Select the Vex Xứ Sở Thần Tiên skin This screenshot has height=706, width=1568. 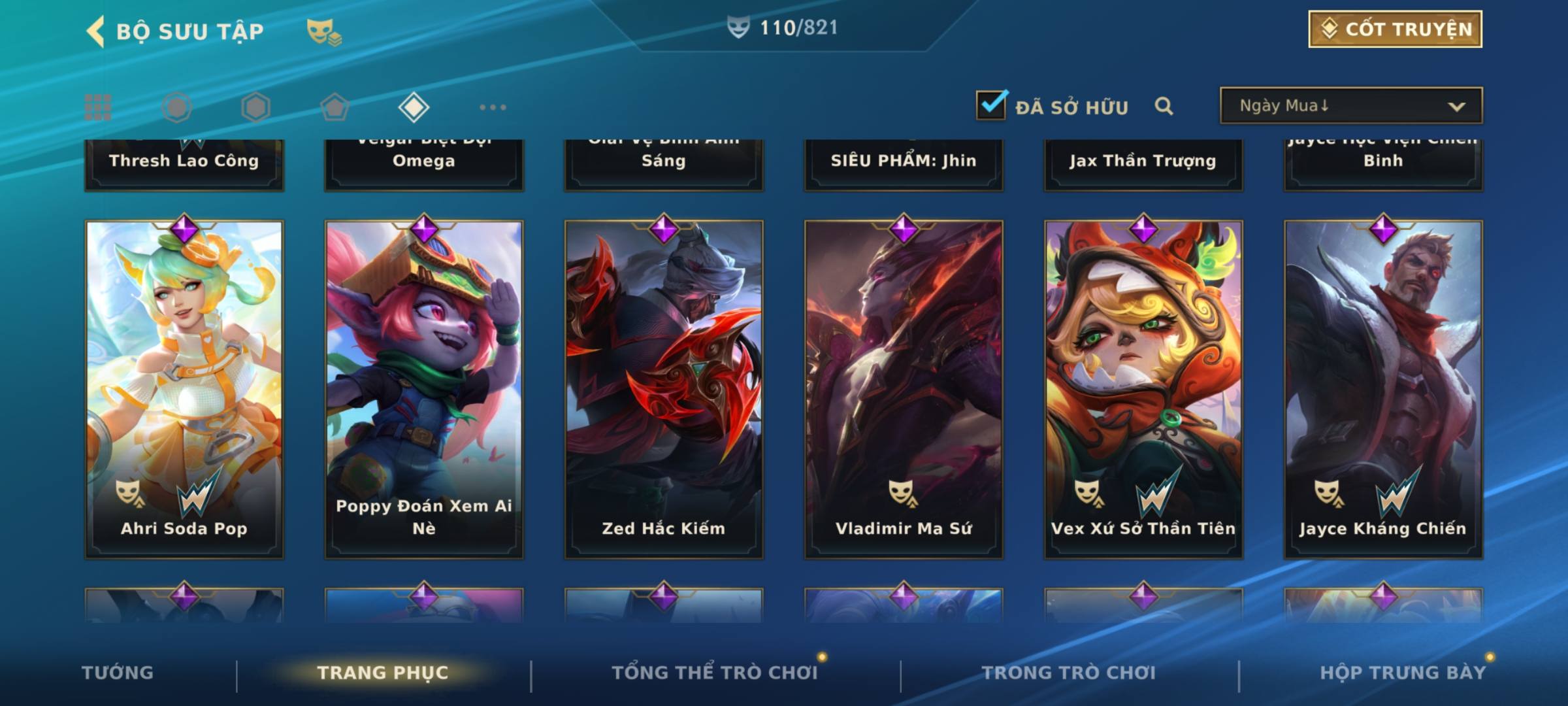pos(1143,389)
